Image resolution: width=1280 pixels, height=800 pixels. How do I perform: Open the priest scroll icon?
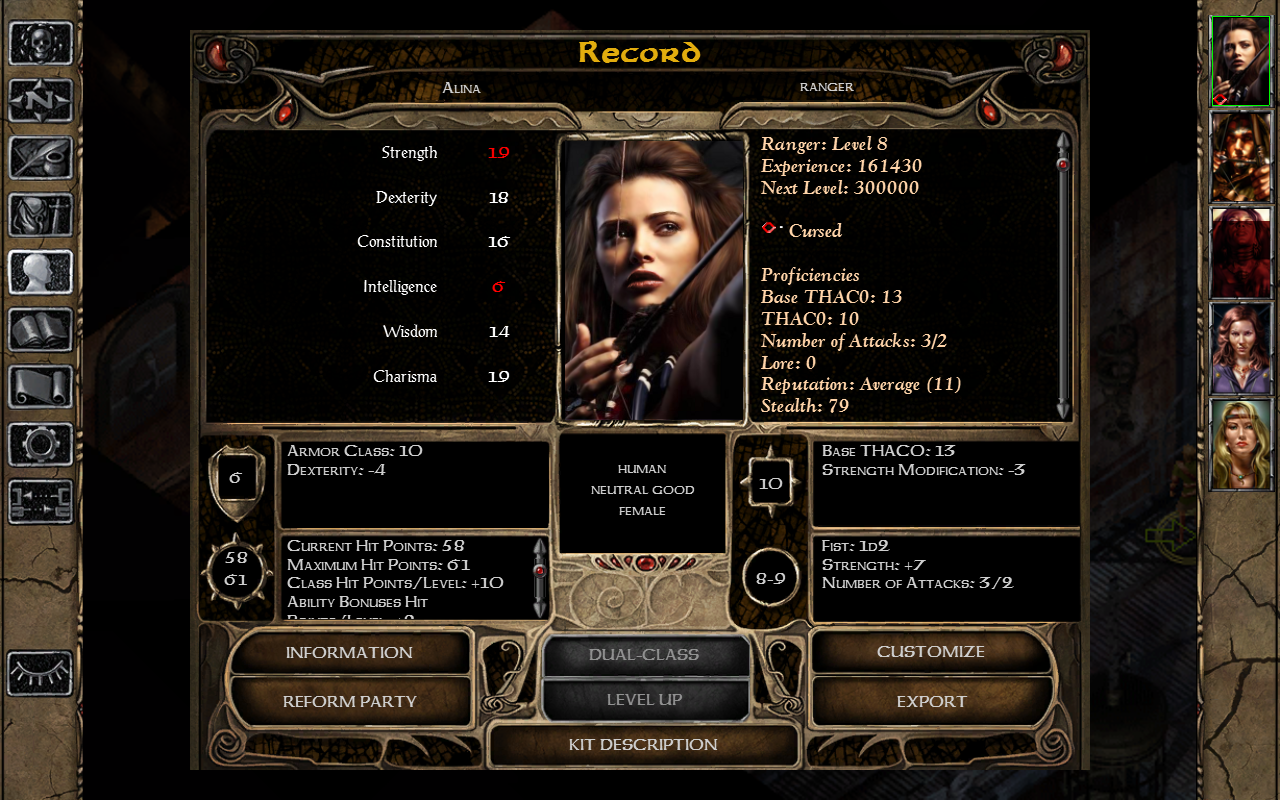(x=41, y=386)
